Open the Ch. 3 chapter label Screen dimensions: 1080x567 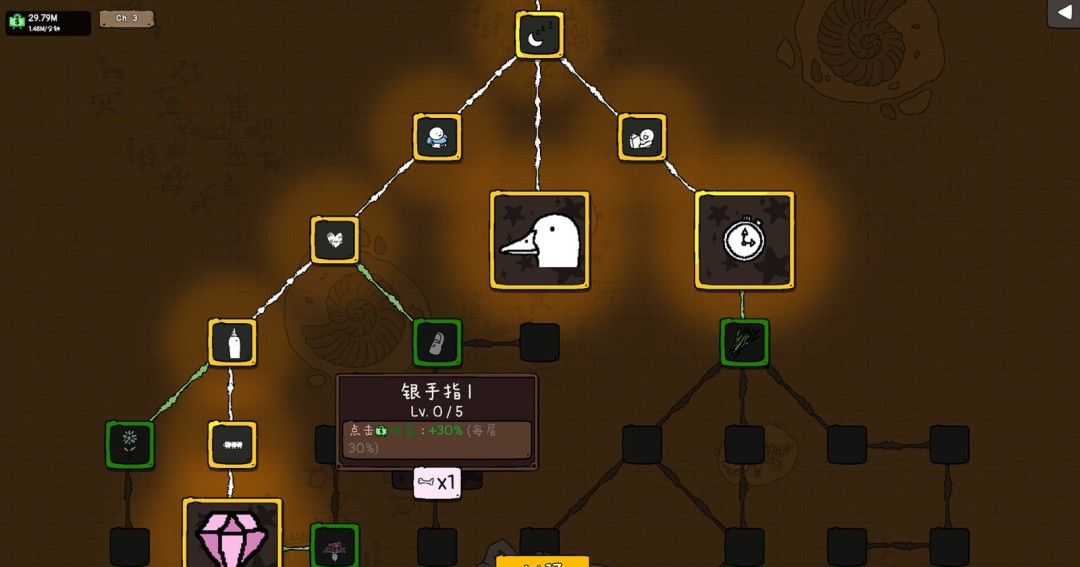coord(127,18)
